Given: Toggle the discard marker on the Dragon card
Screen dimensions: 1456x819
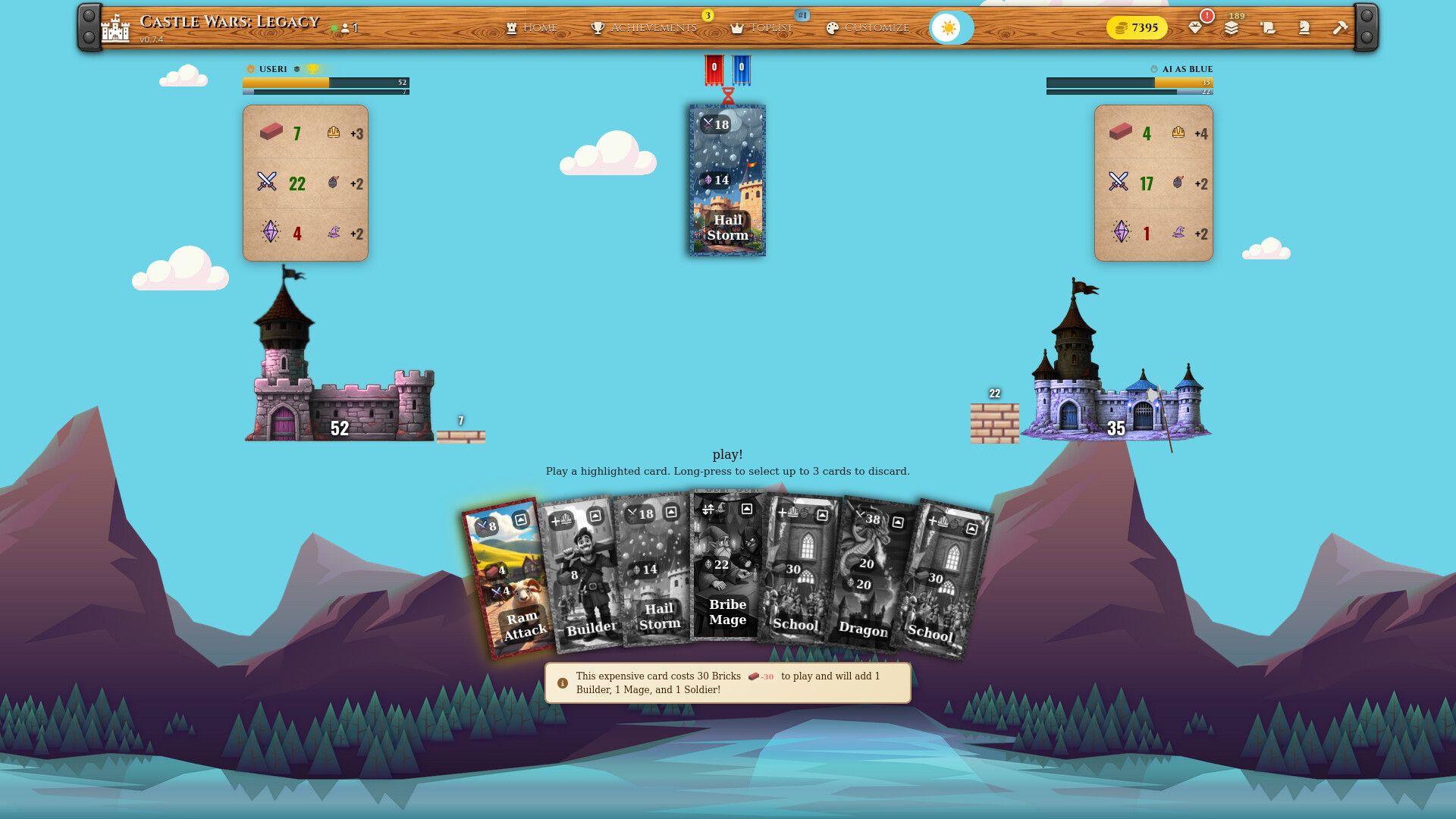Looking at the screenshot, I should (x=899, y=521).
